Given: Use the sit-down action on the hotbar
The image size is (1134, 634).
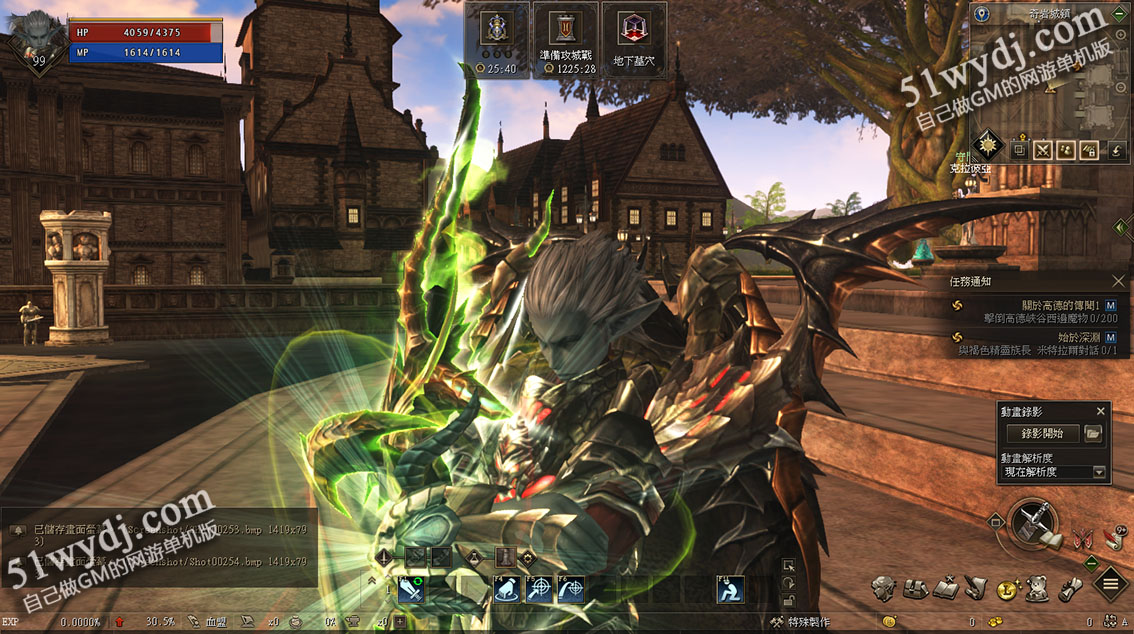Looking at the screenshot, I should [x=730, y=590].
